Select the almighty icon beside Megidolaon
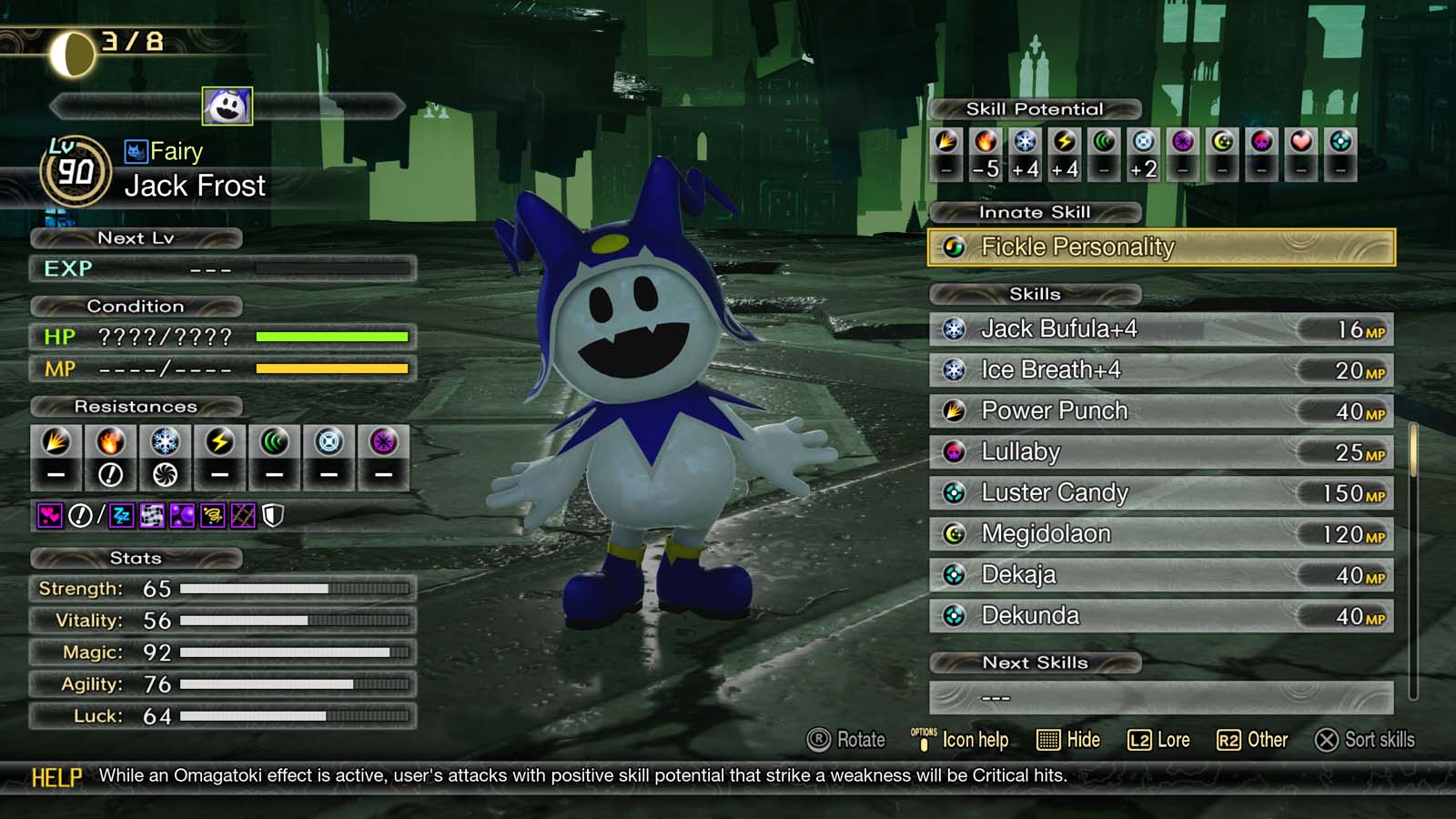This screenshot has height=819, width=1456. pyautogui.click(x=954, y=534)
